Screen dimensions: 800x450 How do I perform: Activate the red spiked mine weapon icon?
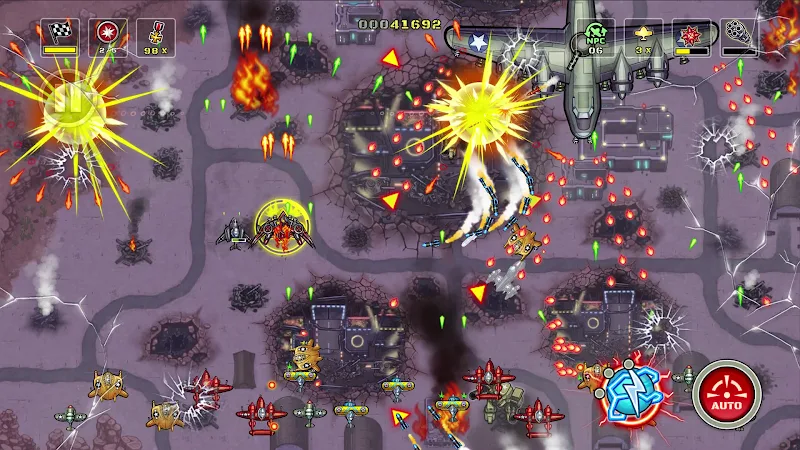(x=691, y=36)
